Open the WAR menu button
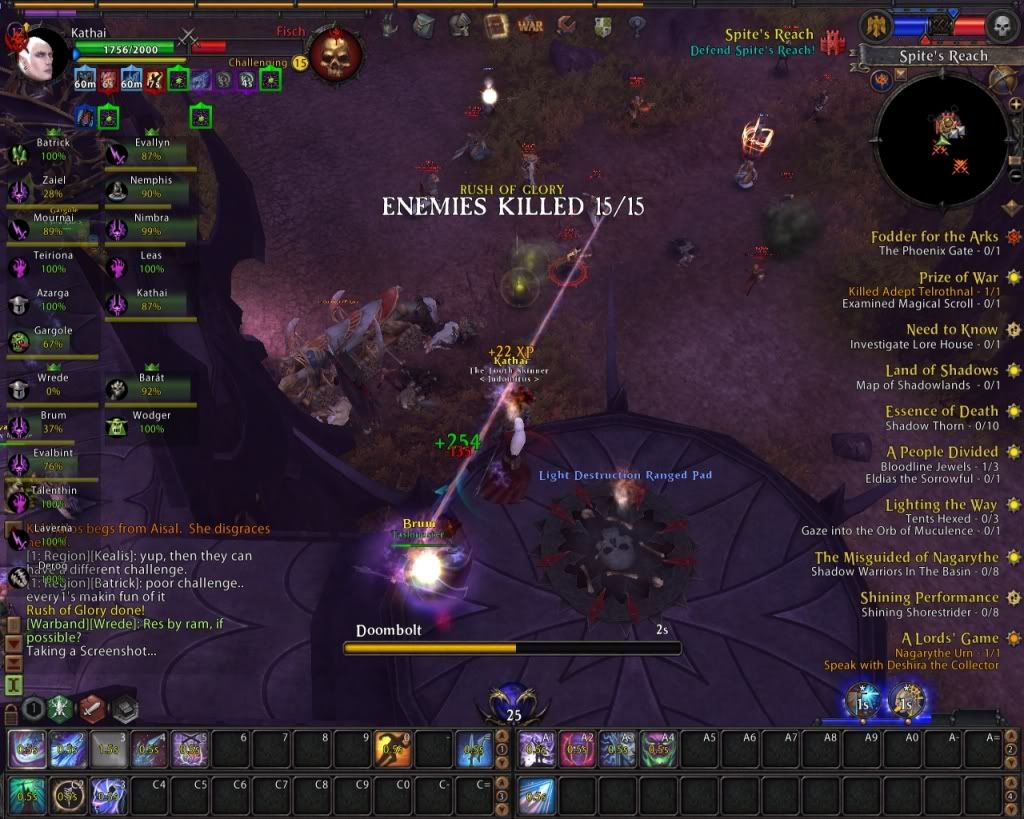The height and width of the screenshot is (819, 1024). pyautogui.click(x=531, y=25)
